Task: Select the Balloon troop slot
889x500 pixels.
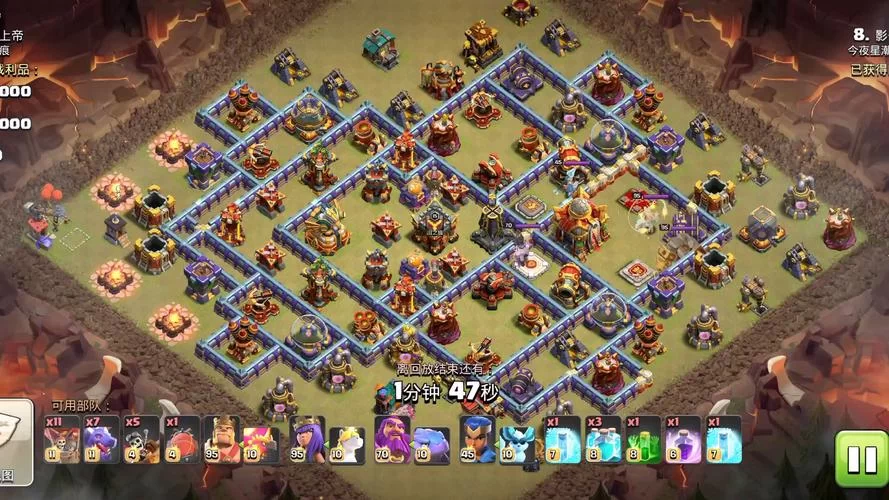Action: (60, 440)
